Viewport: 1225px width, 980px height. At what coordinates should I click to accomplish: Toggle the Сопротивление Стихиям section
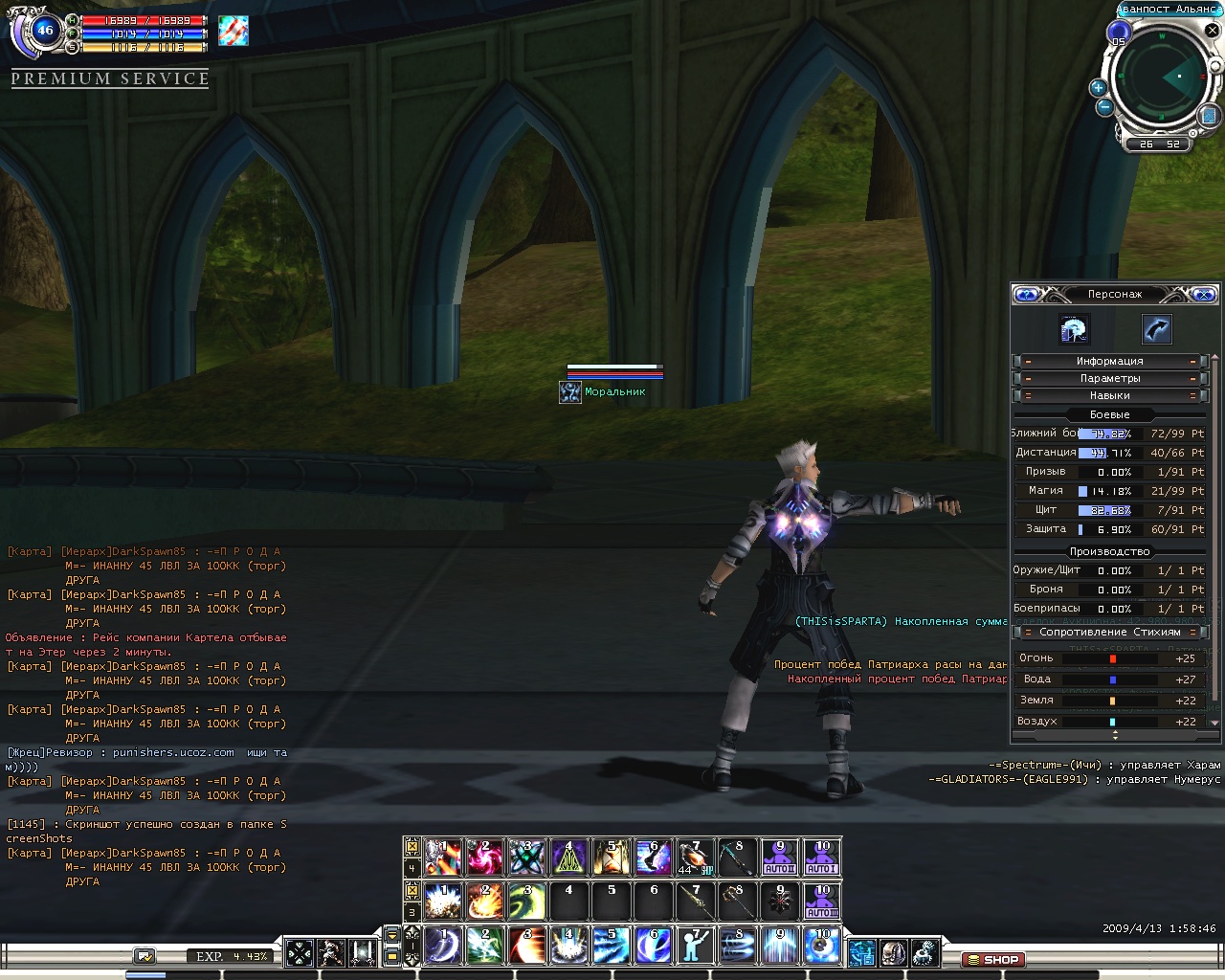click(x=1109, y=633)
